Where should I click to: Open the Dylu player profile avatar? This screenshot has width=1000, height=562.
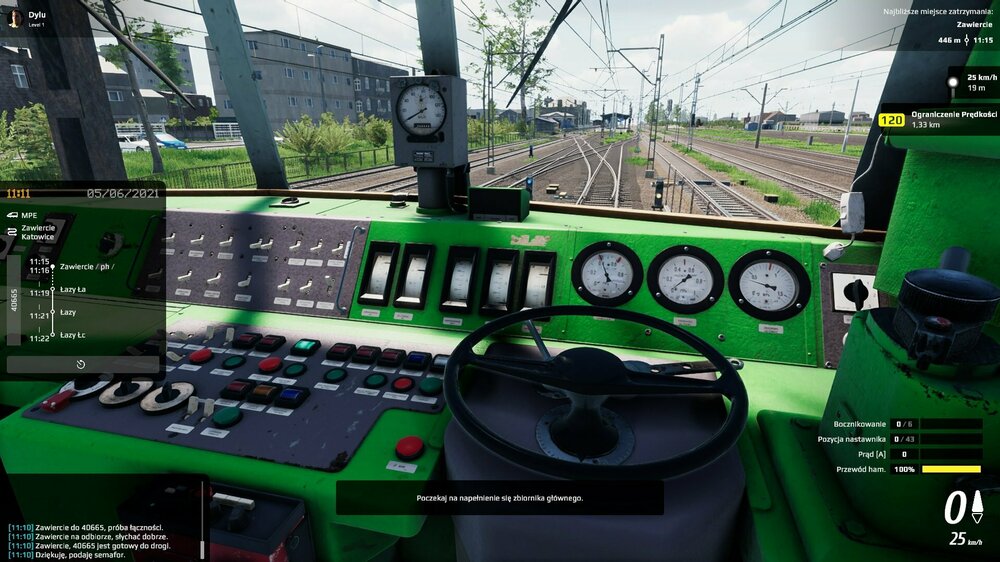[x=14, y=18]
